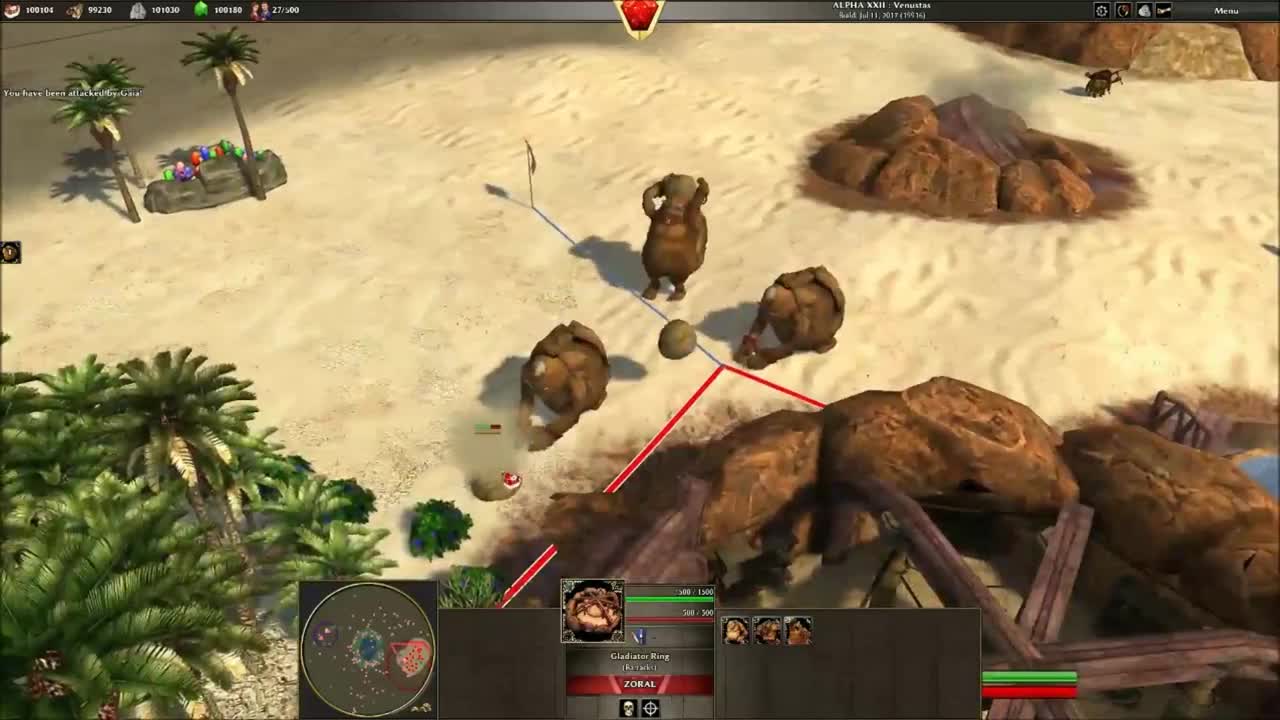Open the Menu button
1280x720 pixels.
click(x=1226, y=10)
